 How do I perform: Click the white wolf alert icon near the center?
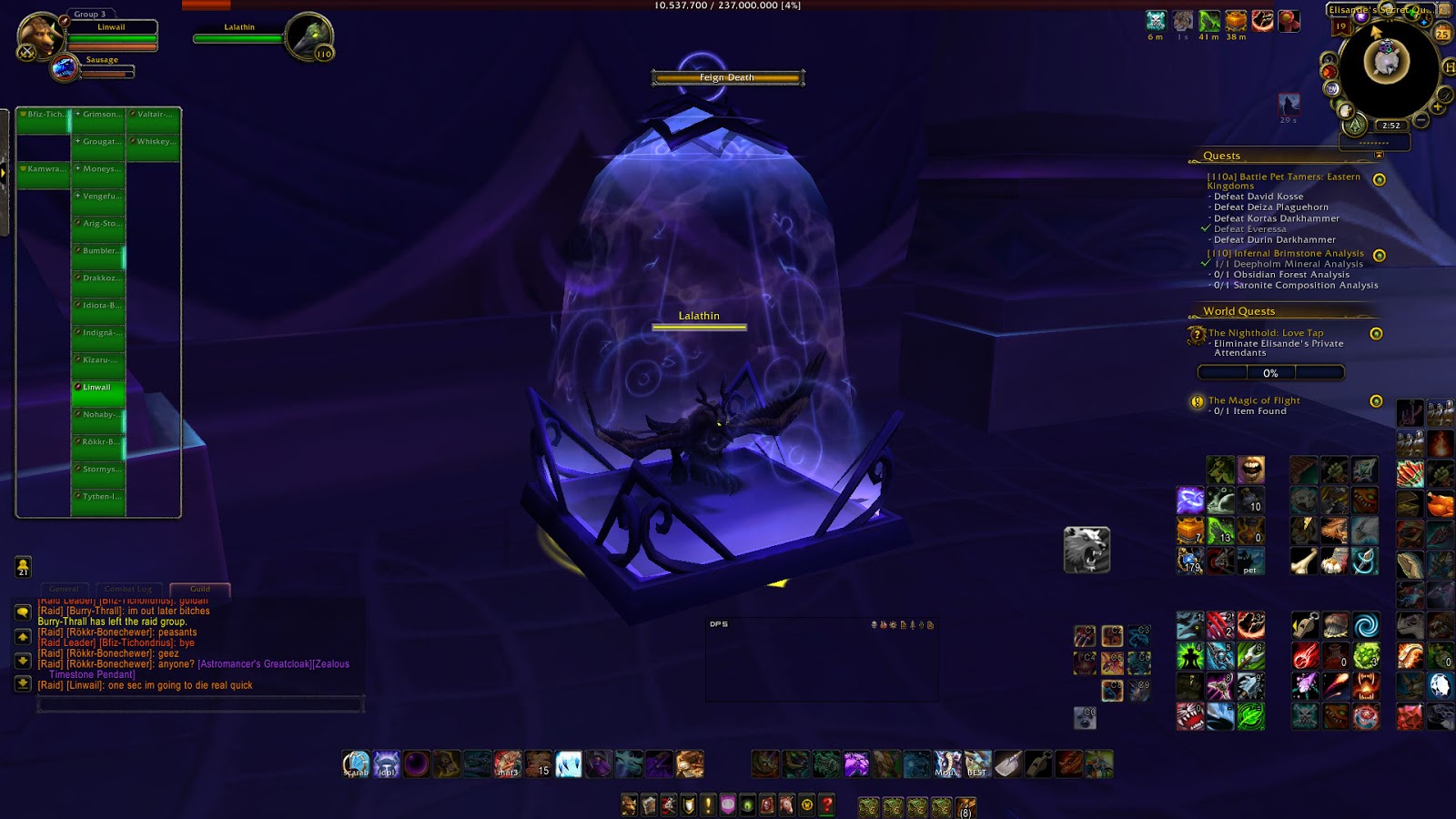click(x=1086, y=551)
